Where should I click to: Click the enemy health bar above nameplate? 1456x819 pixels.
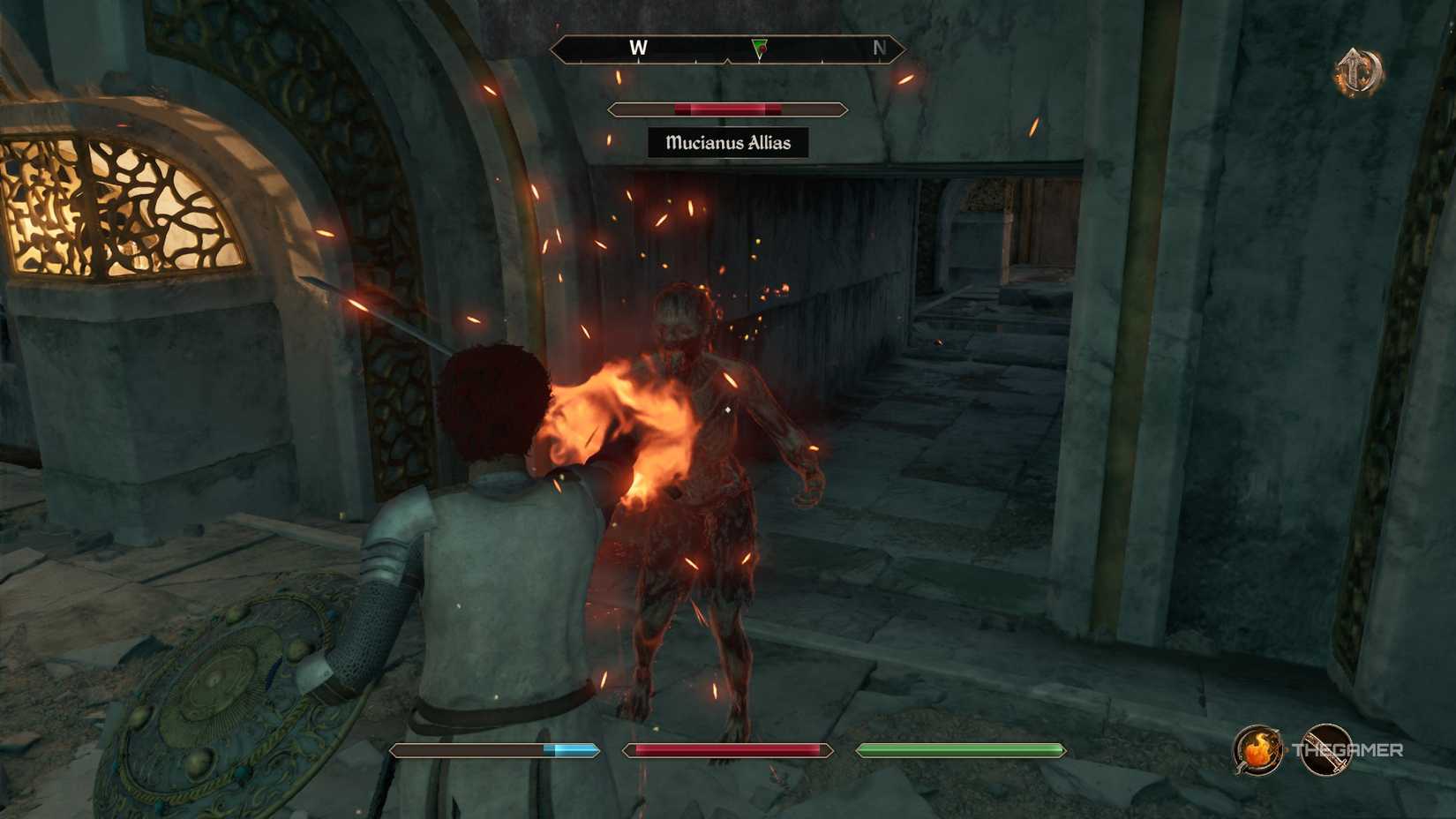(x=726, y=109)
